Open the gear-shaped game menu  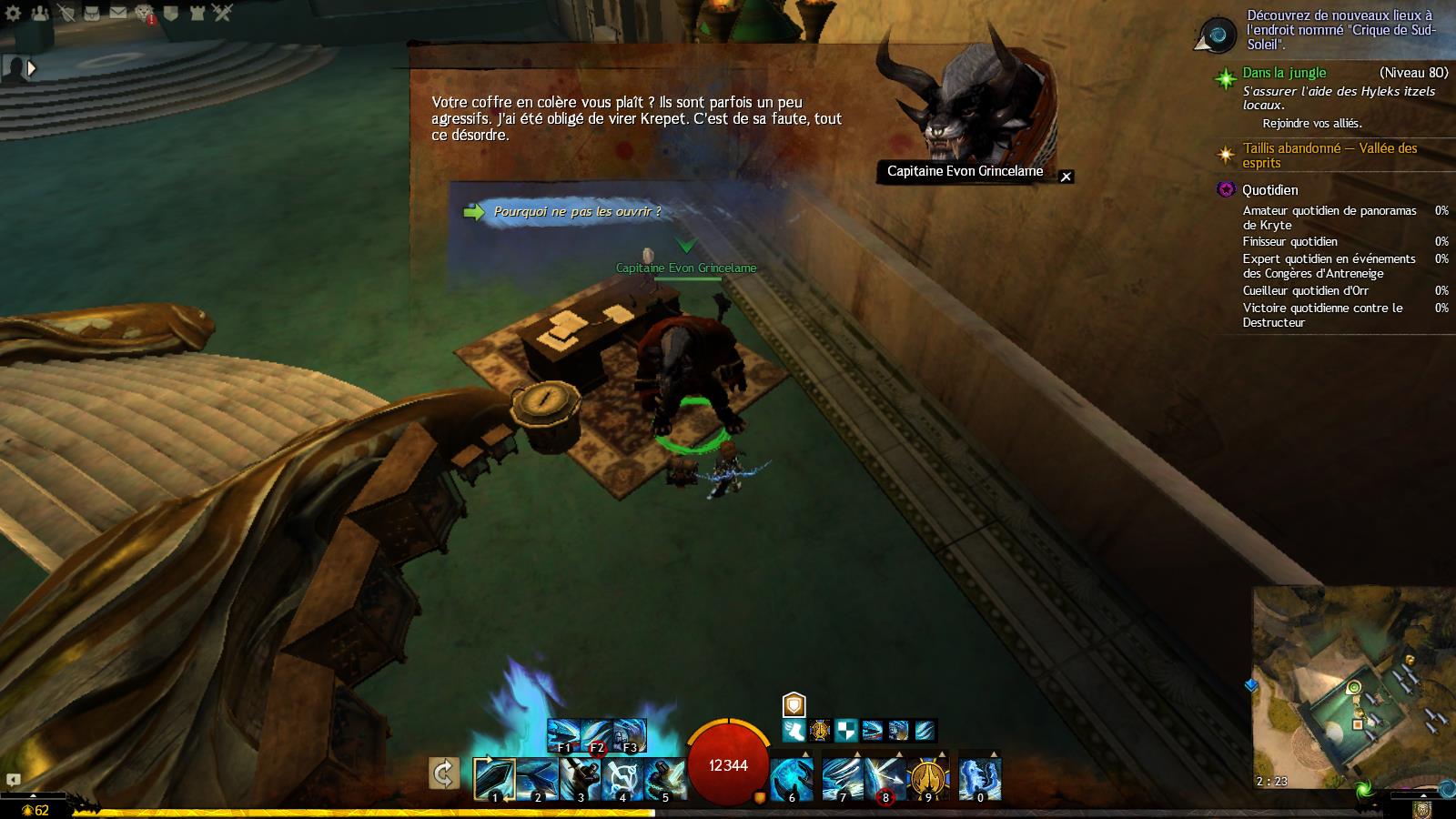(x=13, y=13)
